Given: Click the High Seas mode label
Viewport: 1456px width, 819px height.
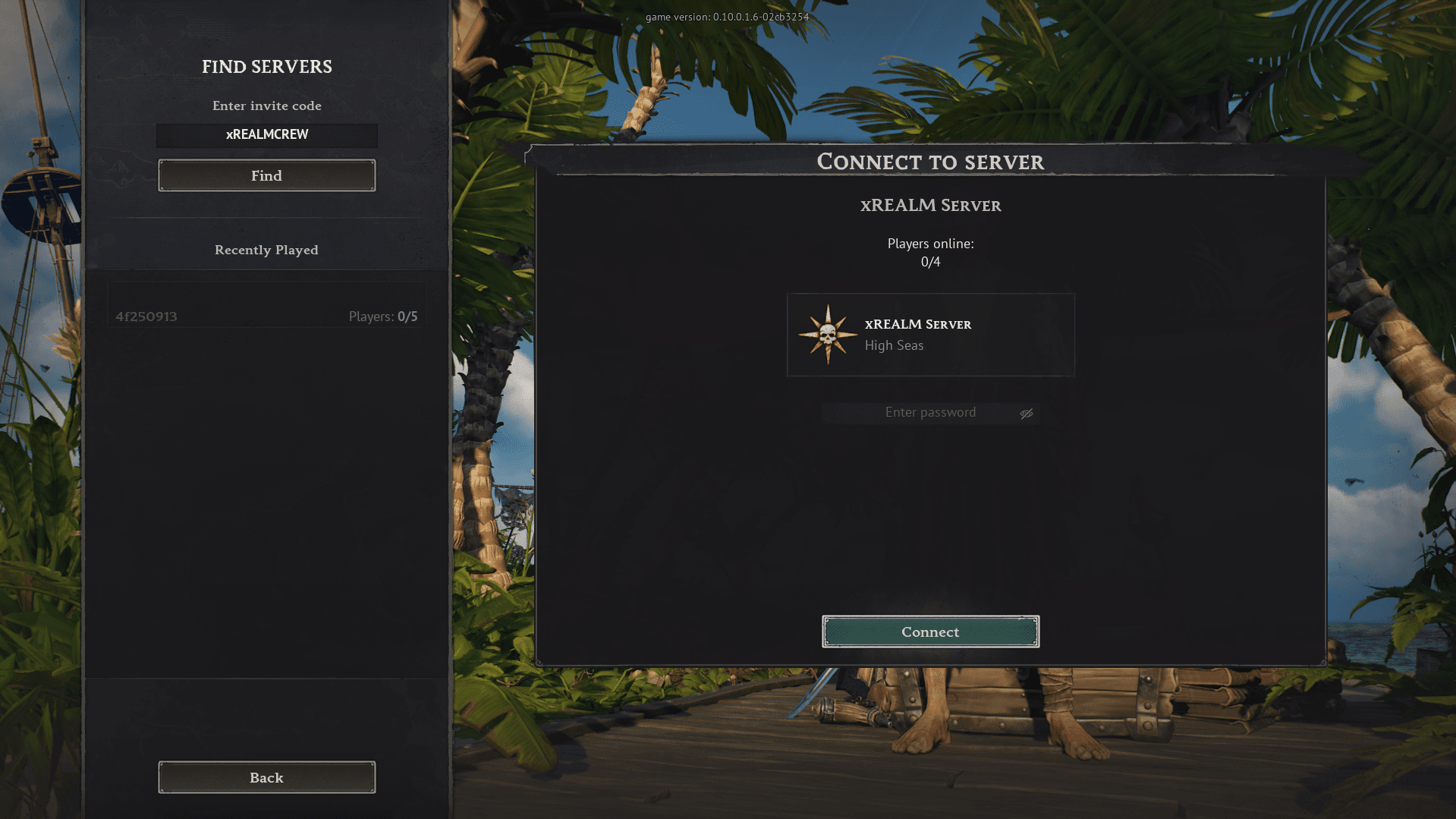Looking at the screenshot, I should 894,345.
